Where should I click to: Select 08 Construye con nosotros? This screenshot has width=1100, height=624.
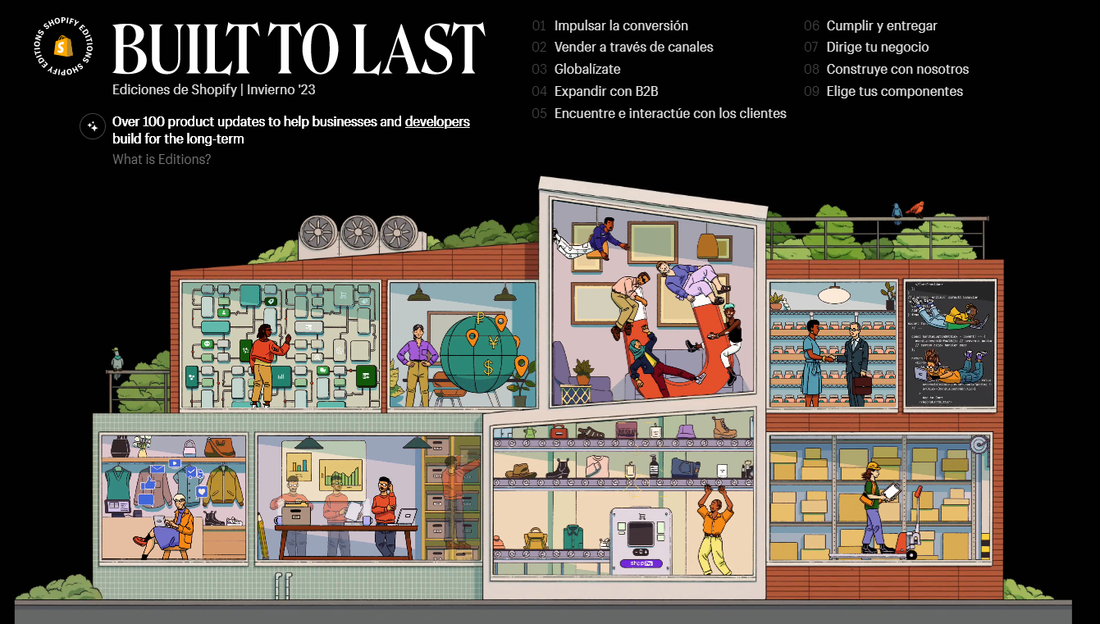(897, 70)
